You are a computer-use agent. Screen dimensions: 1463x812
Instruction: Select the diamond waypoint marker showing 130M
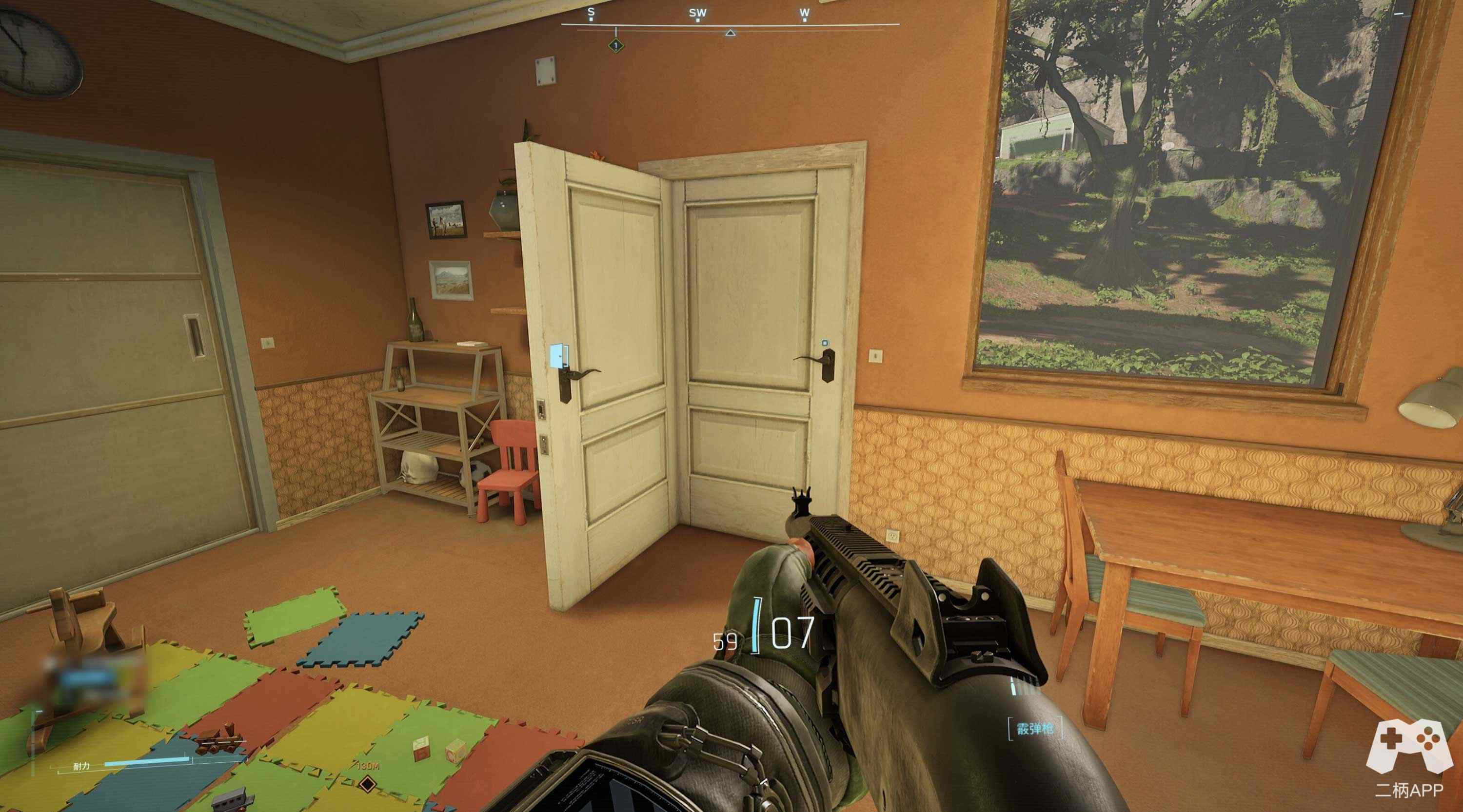(x=367, y=785)
